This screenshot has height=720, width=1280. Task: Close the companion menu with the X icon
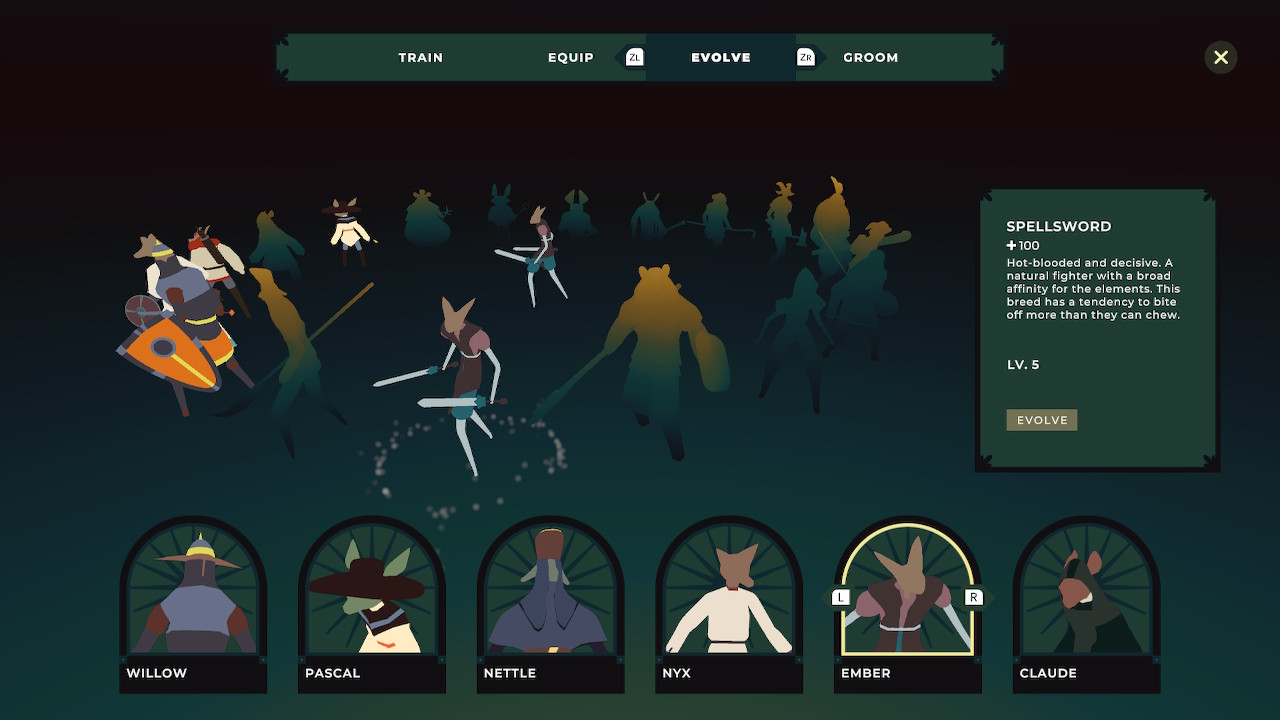point(1220,57)
